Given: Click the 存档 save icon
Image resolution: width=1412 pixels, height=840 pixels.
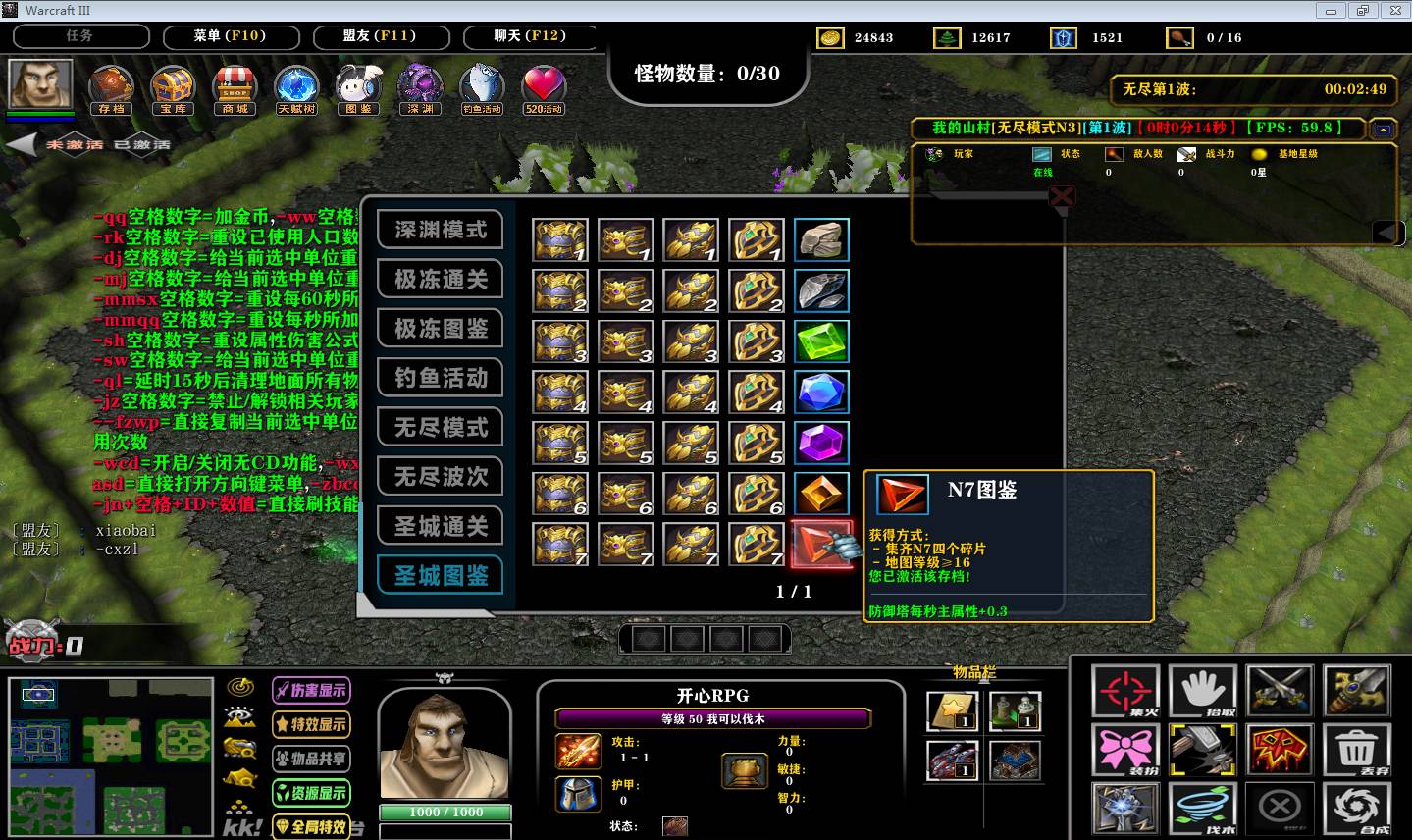Looking at the screenshot, I should [111, 88].
